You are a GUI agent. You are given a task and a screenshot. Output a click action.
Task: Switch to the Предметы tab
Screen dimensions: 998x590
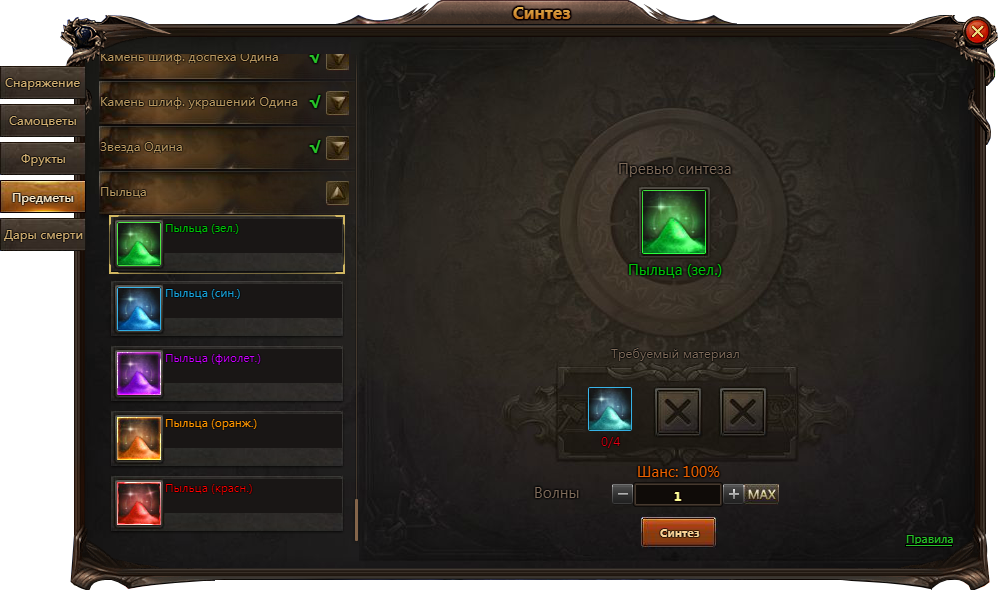(x=43, y=198)
